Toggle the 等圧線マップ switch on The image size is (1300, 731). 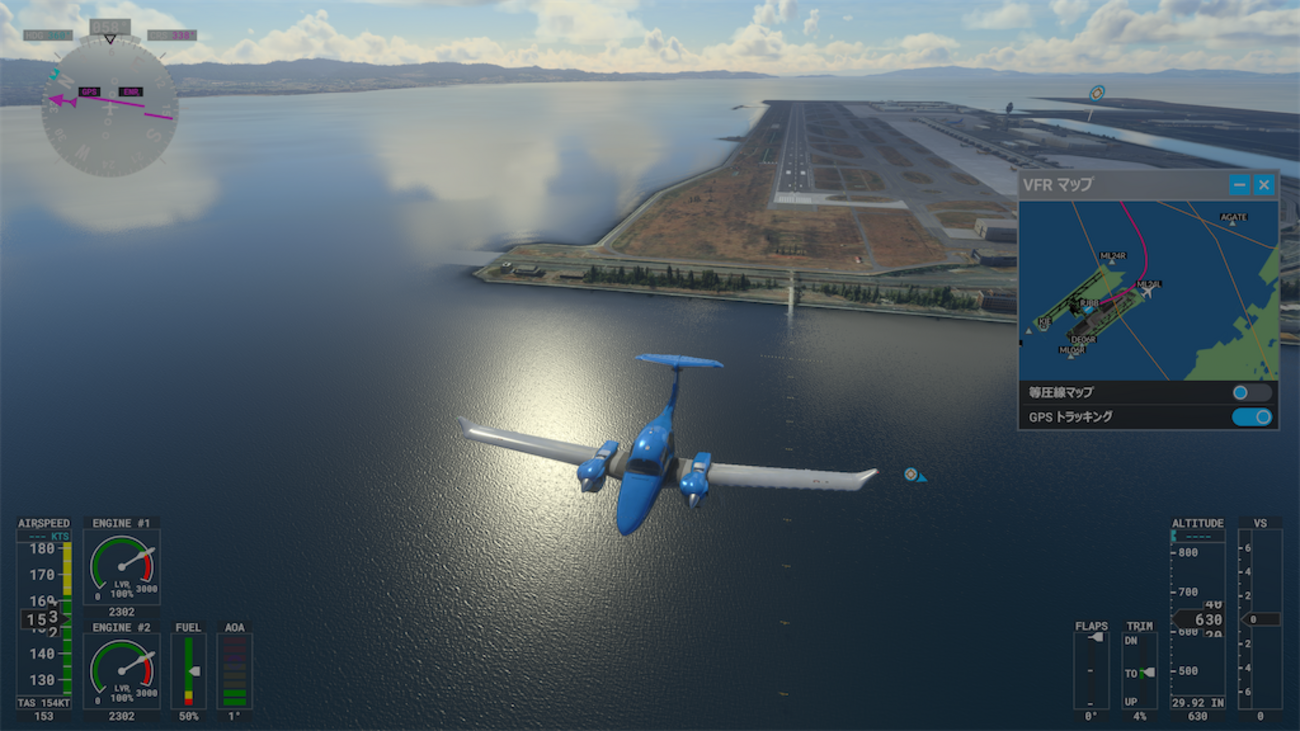1251,393
